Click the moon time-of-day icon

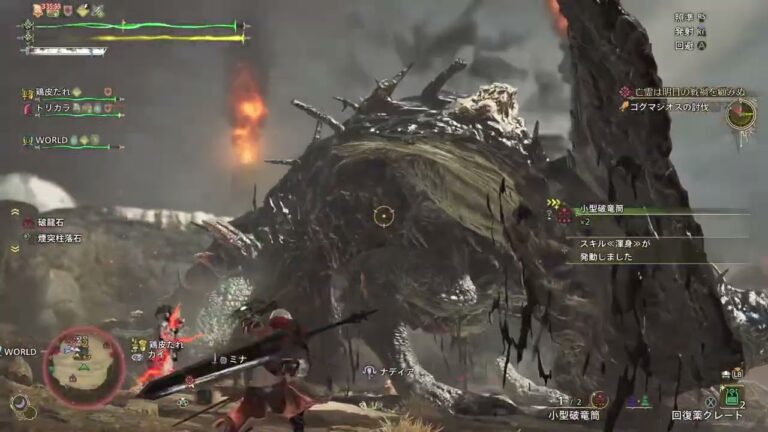click(19, 403)
